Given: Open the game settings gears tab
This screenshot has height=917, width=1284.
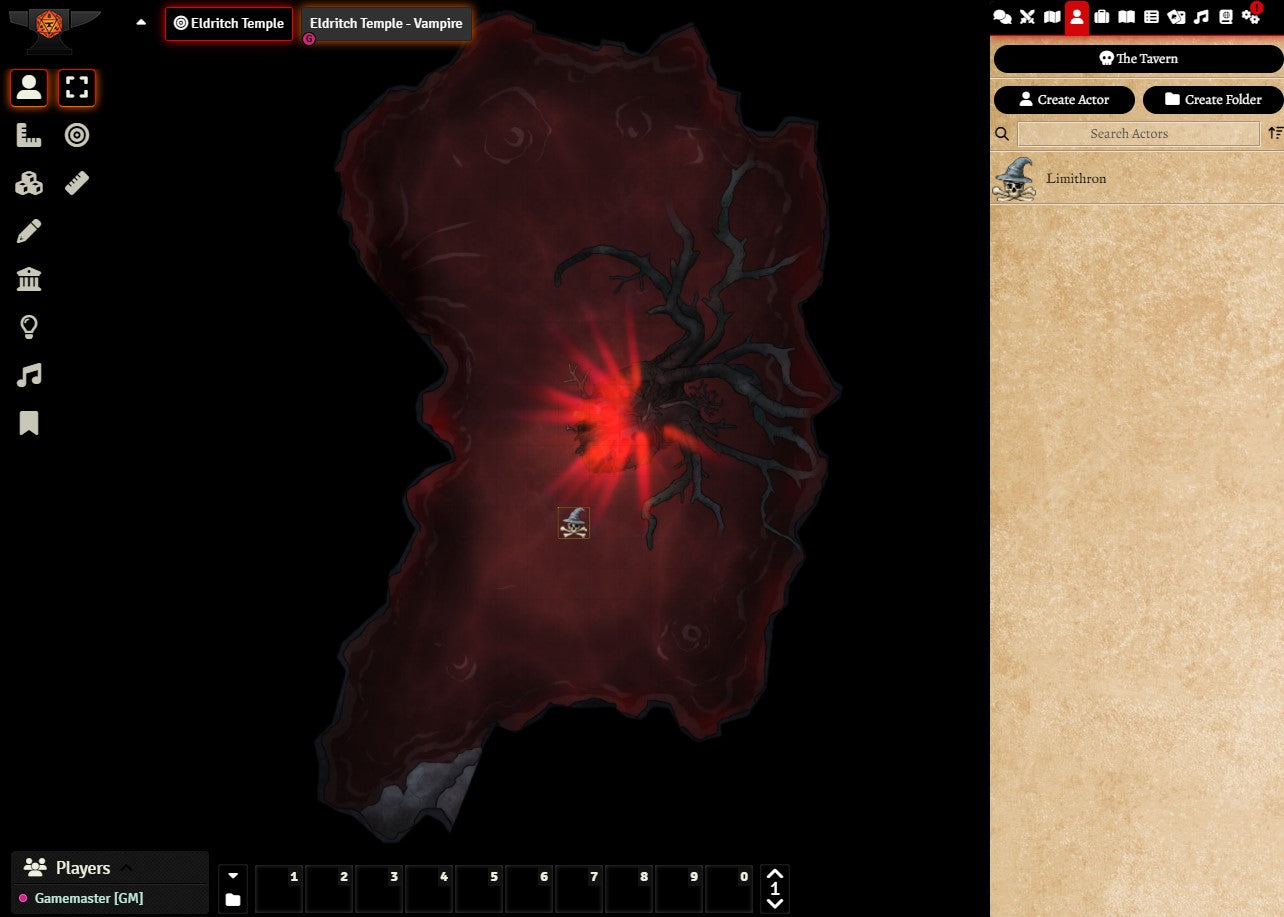Looking at the screenshot, I should pos(1251,17).
